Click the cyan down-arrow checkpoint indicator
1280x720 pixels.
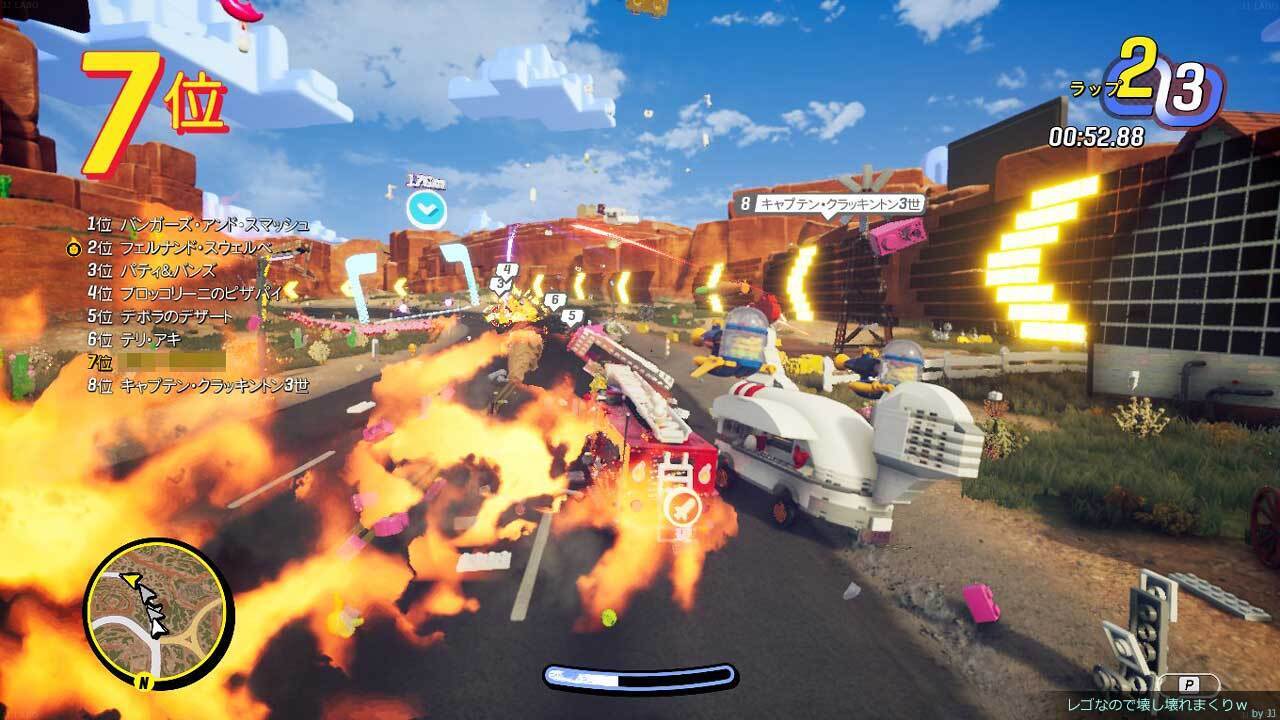(426, 211)
